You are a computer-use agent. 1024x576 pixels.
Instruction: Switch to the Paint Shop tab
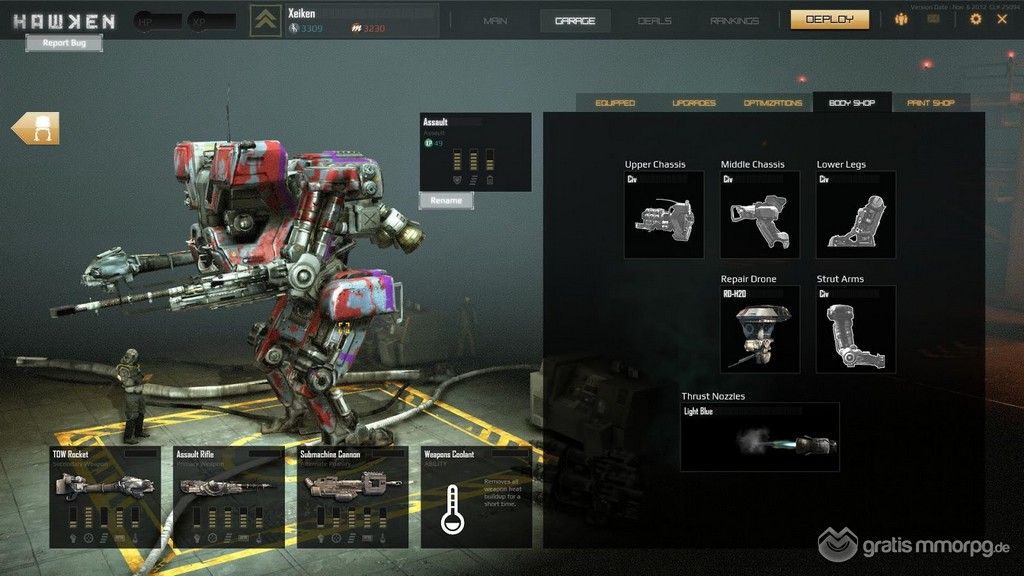coord(930,103)
